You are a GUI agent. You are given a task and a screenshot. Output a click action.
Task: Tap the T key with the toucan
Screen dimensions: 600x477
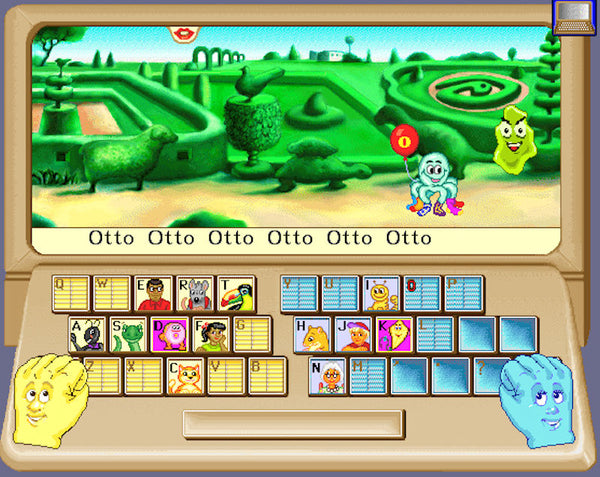tap(236, 294)
